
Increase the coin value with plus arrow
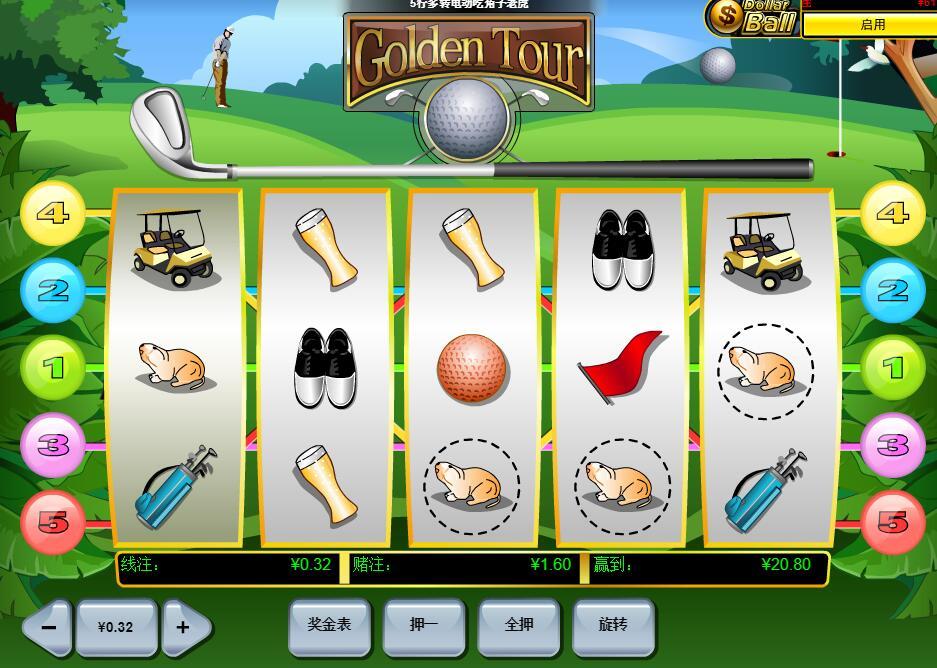tap(185, 628)
